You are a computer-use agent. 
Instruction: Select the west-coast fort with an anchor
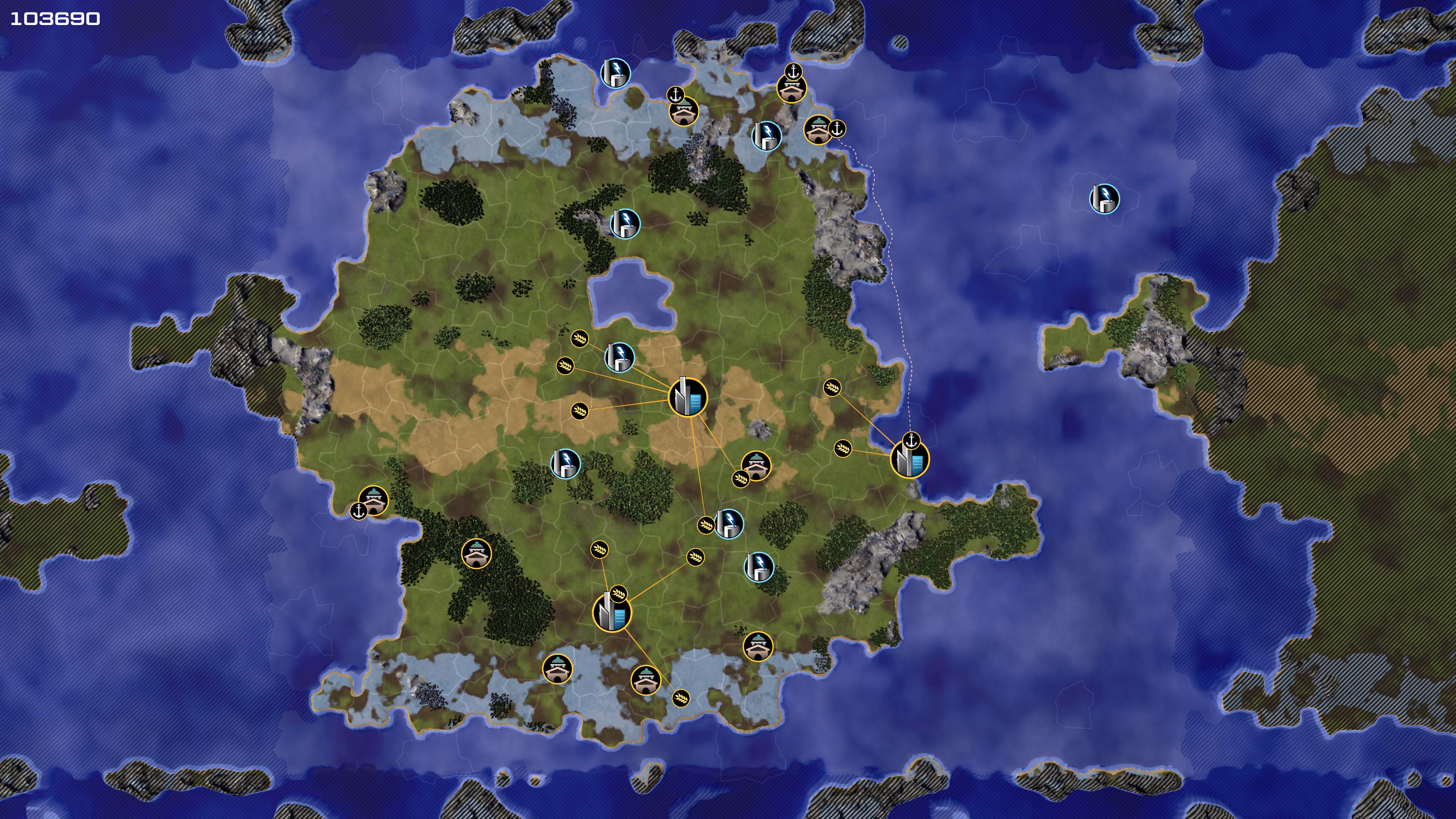point(373,500)
